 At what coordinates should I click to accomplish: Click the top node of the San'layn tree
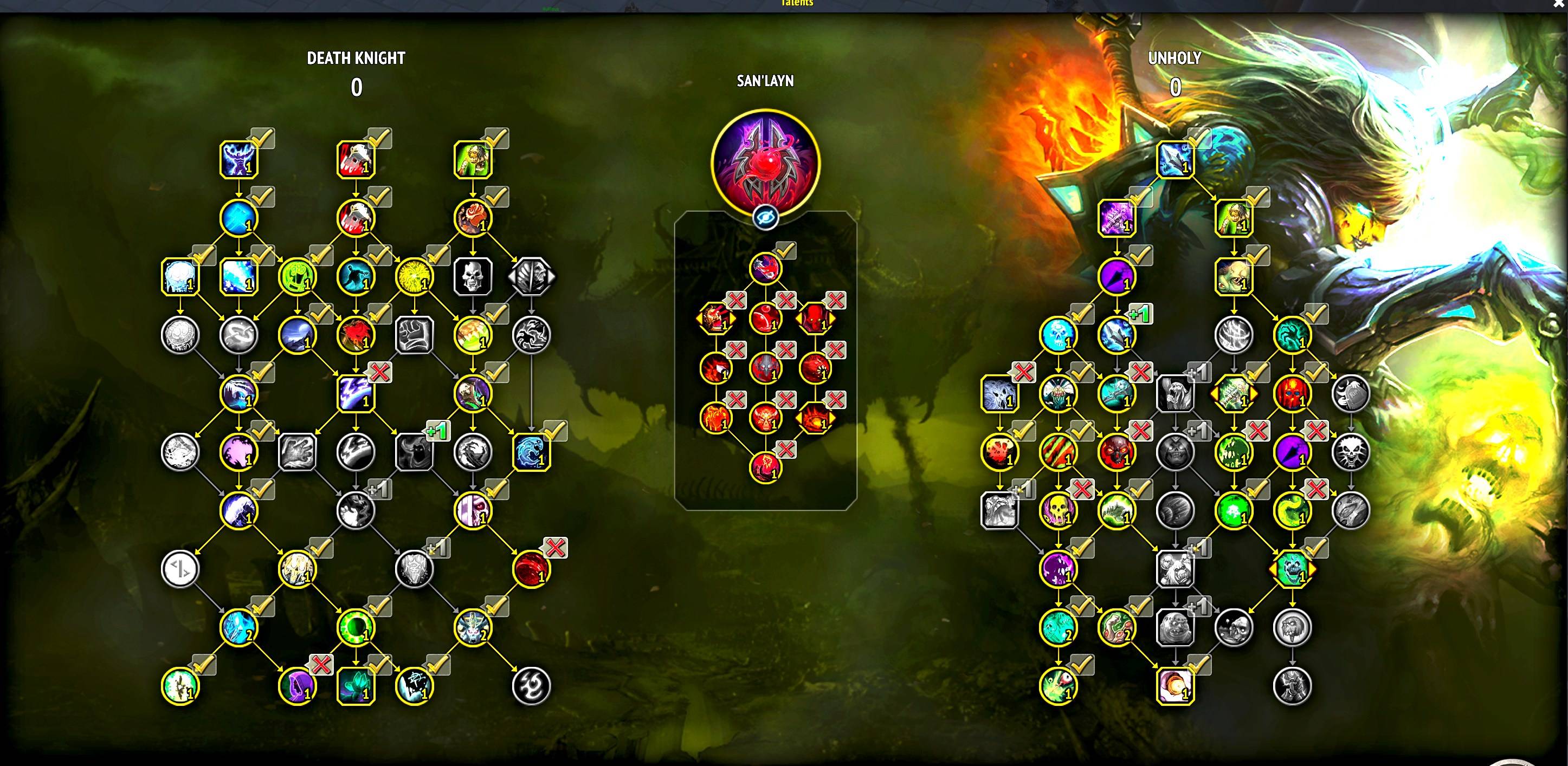pos(765,268)
